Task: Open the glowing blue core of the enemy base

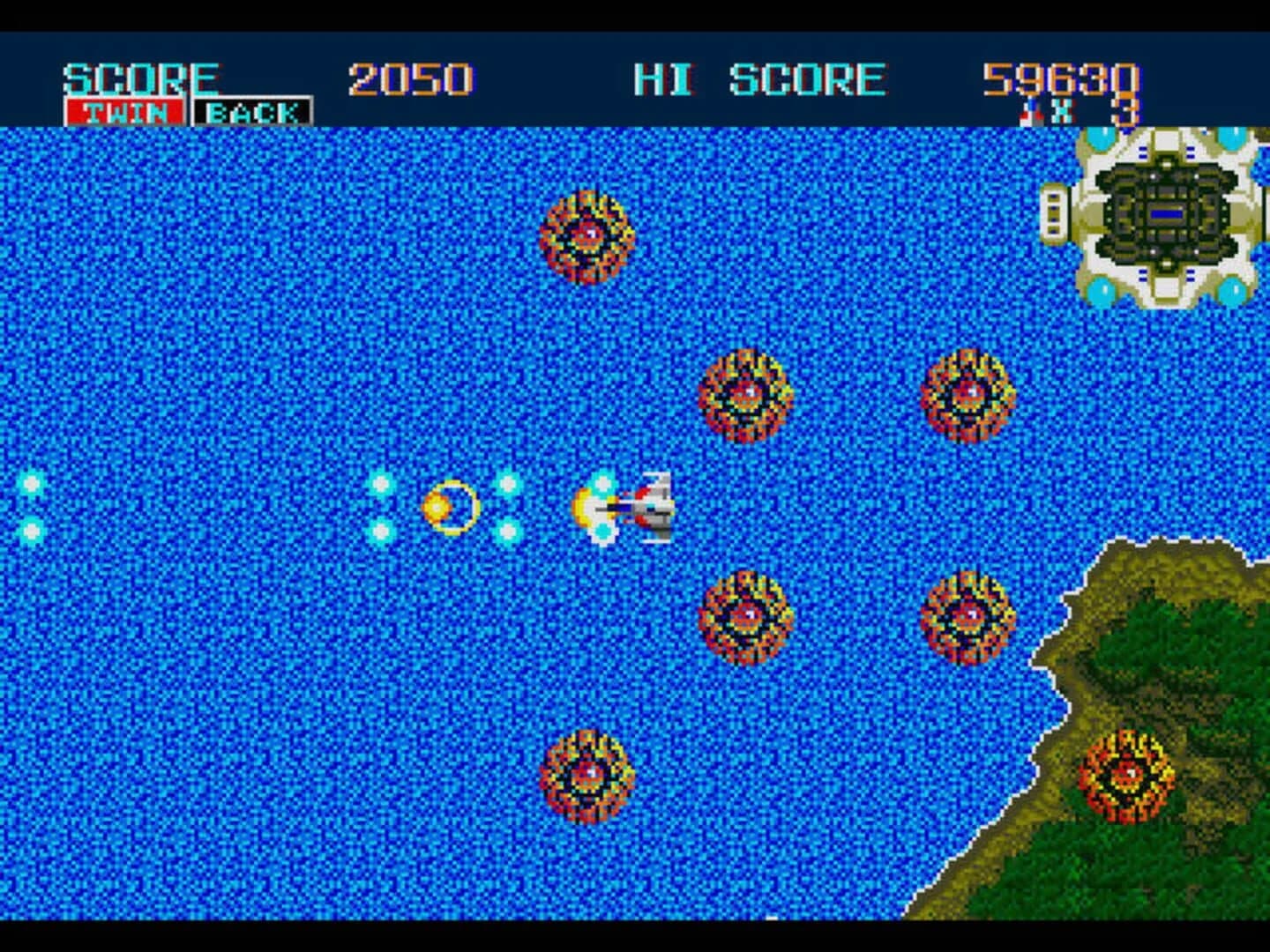Action: pos(1166,212)
